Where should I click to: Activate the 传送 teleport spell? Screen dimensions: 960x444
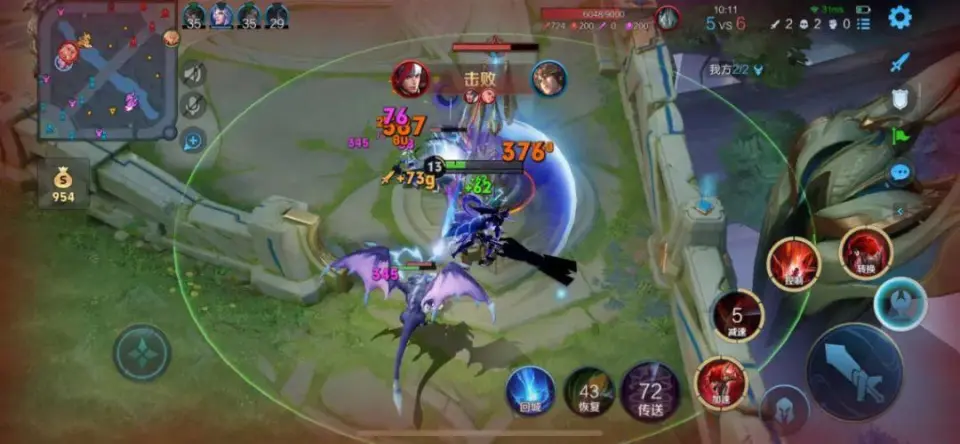[x=651, y=391]
